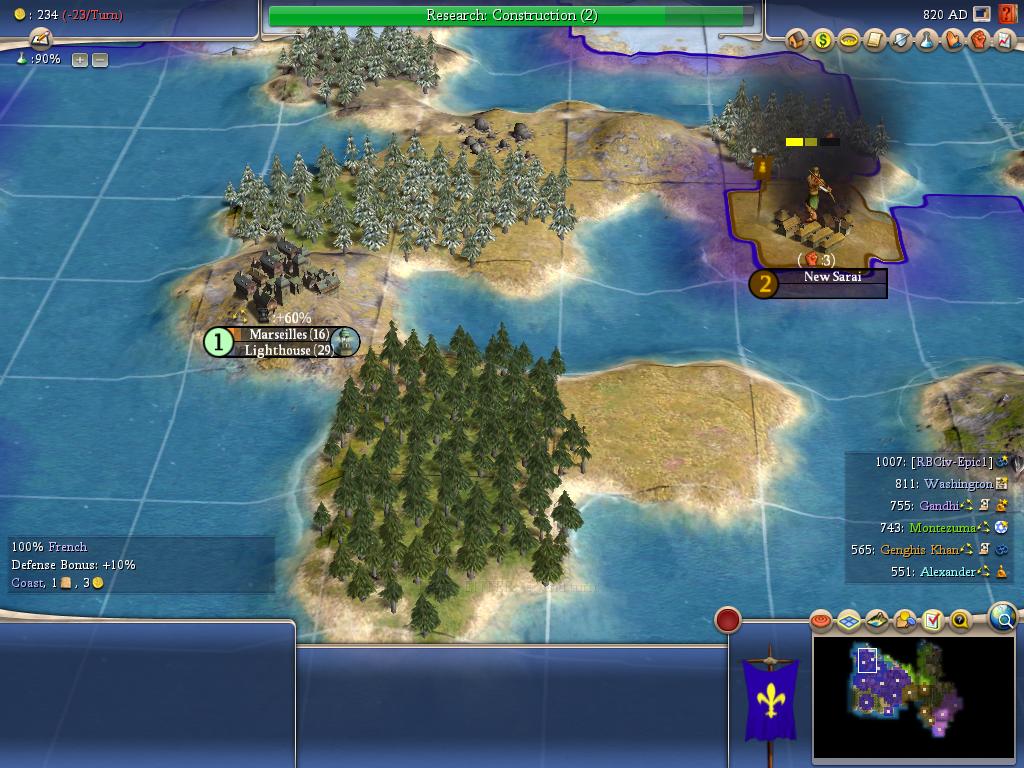
Task: Open the globe view magnifier button
Action: pos(1003,618)
